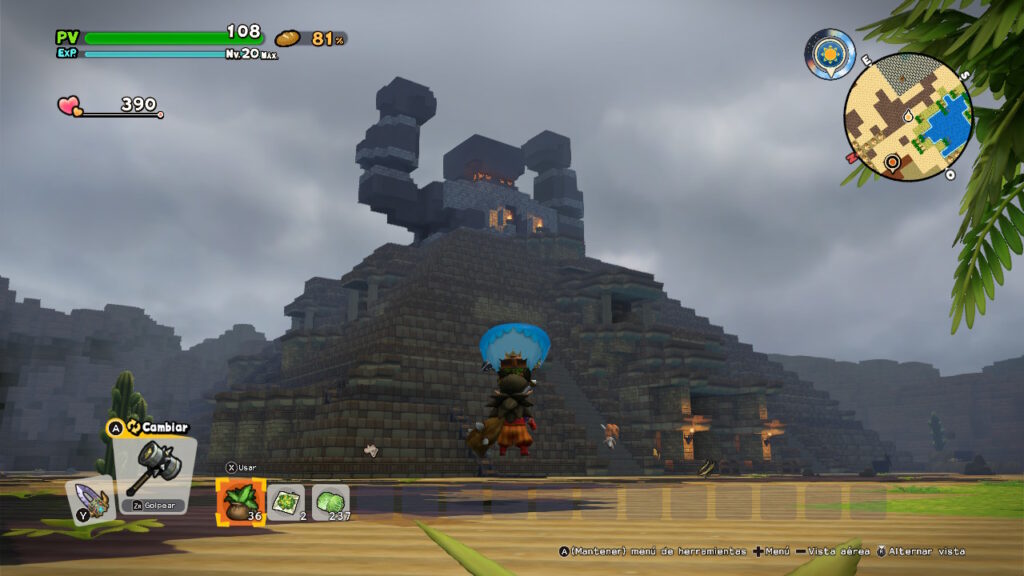
Task: Click the sun day-night clock icon
Action: pyautogui.click(x=830, y=54)
